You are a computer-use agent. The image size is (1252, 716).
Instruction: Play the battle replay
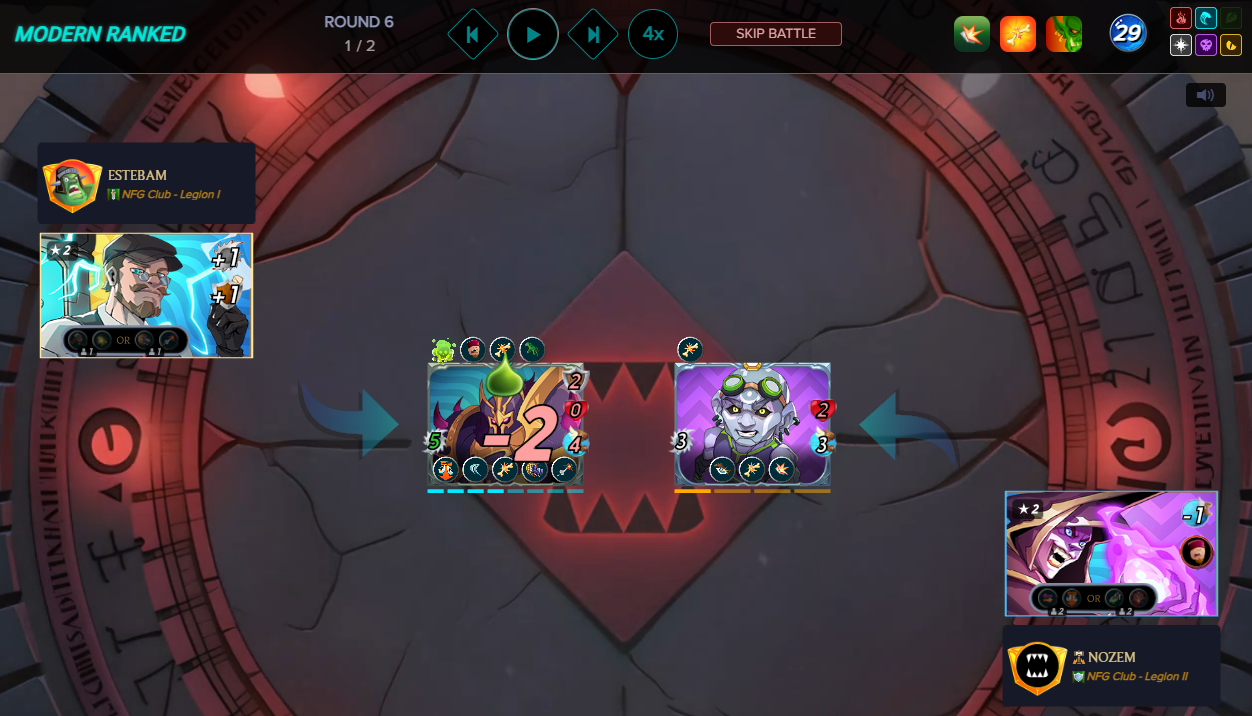[532, 34]
